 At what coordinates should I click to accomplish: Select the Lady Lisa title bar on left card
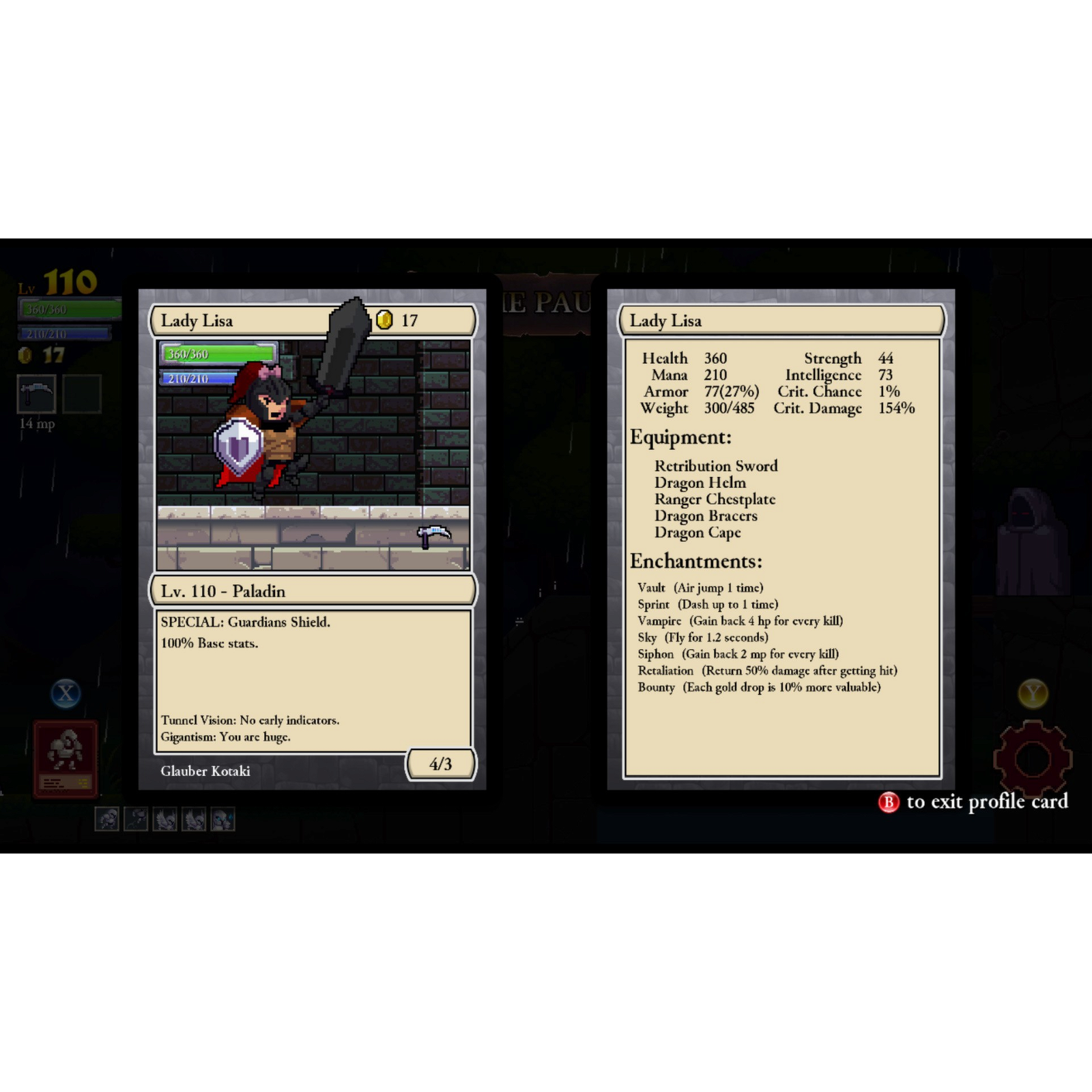pyautogui.click(x=198, y=321)
